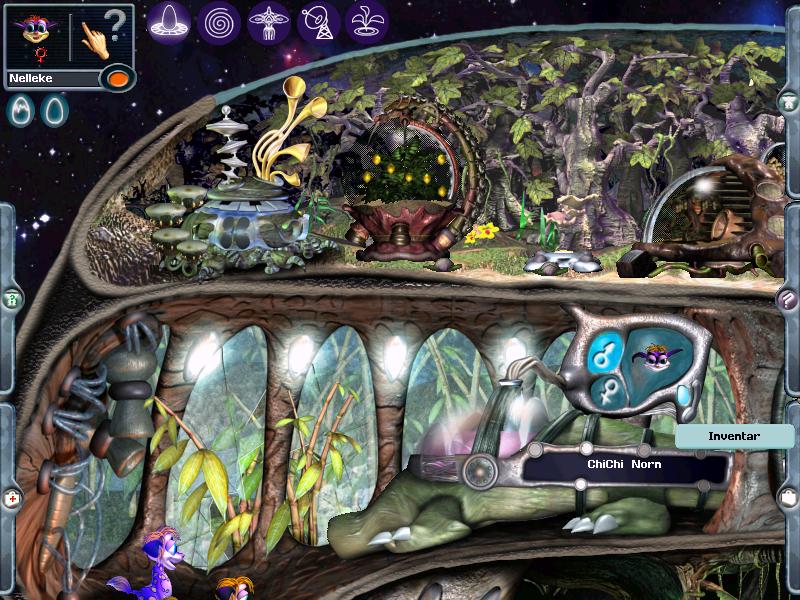Choose the satellite dish location icon
The height and width of the screenshot is (600, 800).
click(x=319, y=21)
